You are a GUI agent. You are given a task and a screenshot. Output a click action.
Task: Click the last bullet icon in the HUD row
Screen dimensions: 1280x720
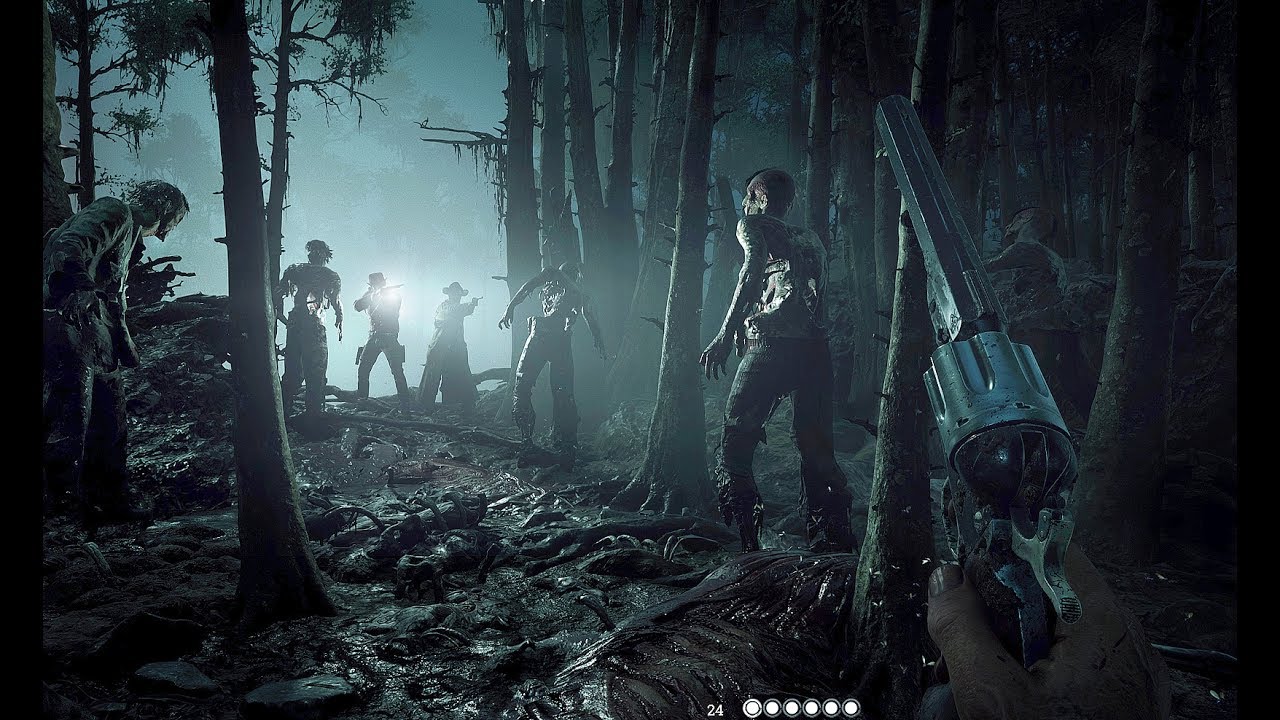click(x=851, y=706)
